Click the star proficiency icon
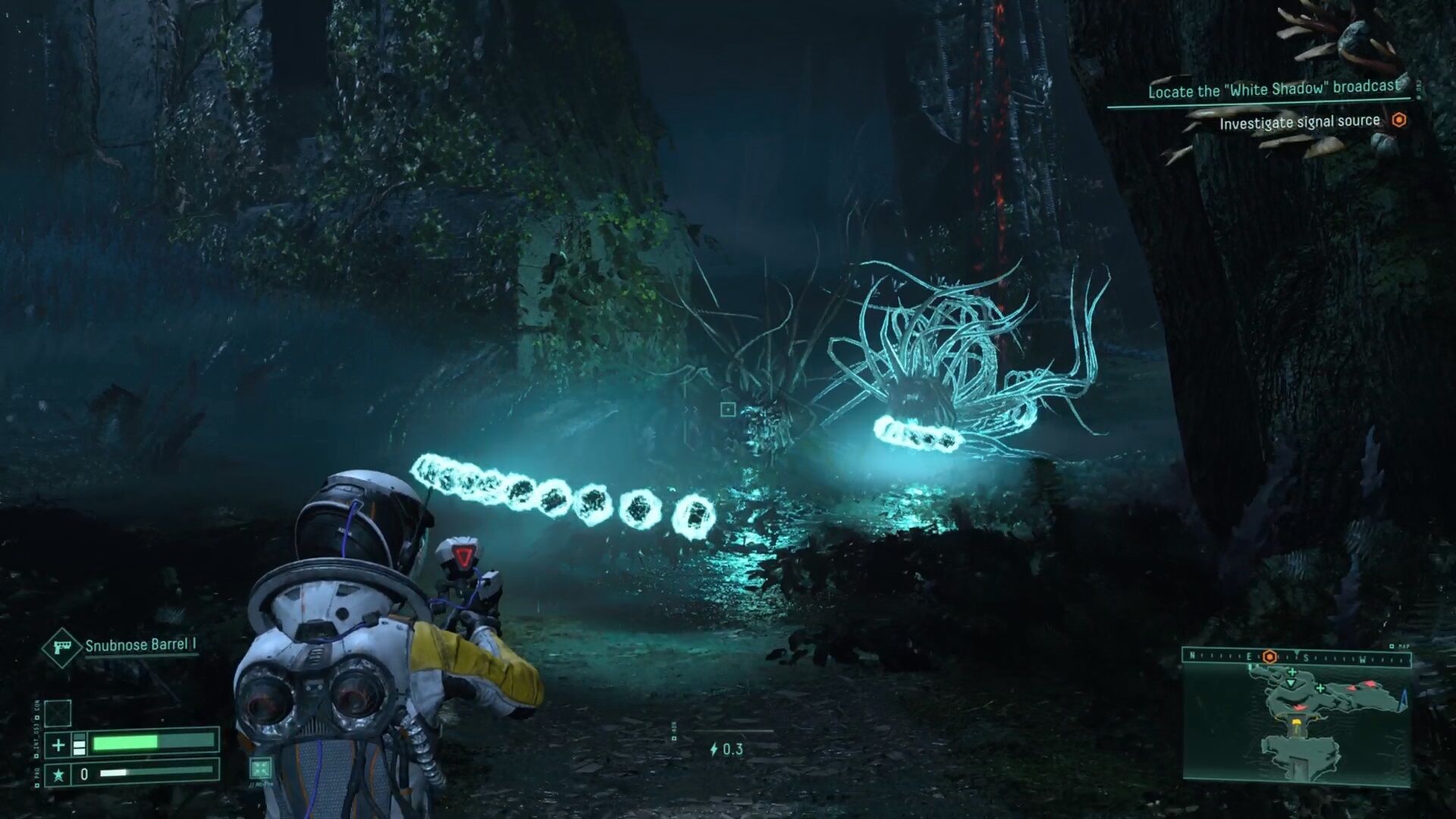Viewport: 1456px width, 819px height. [58, 774]
